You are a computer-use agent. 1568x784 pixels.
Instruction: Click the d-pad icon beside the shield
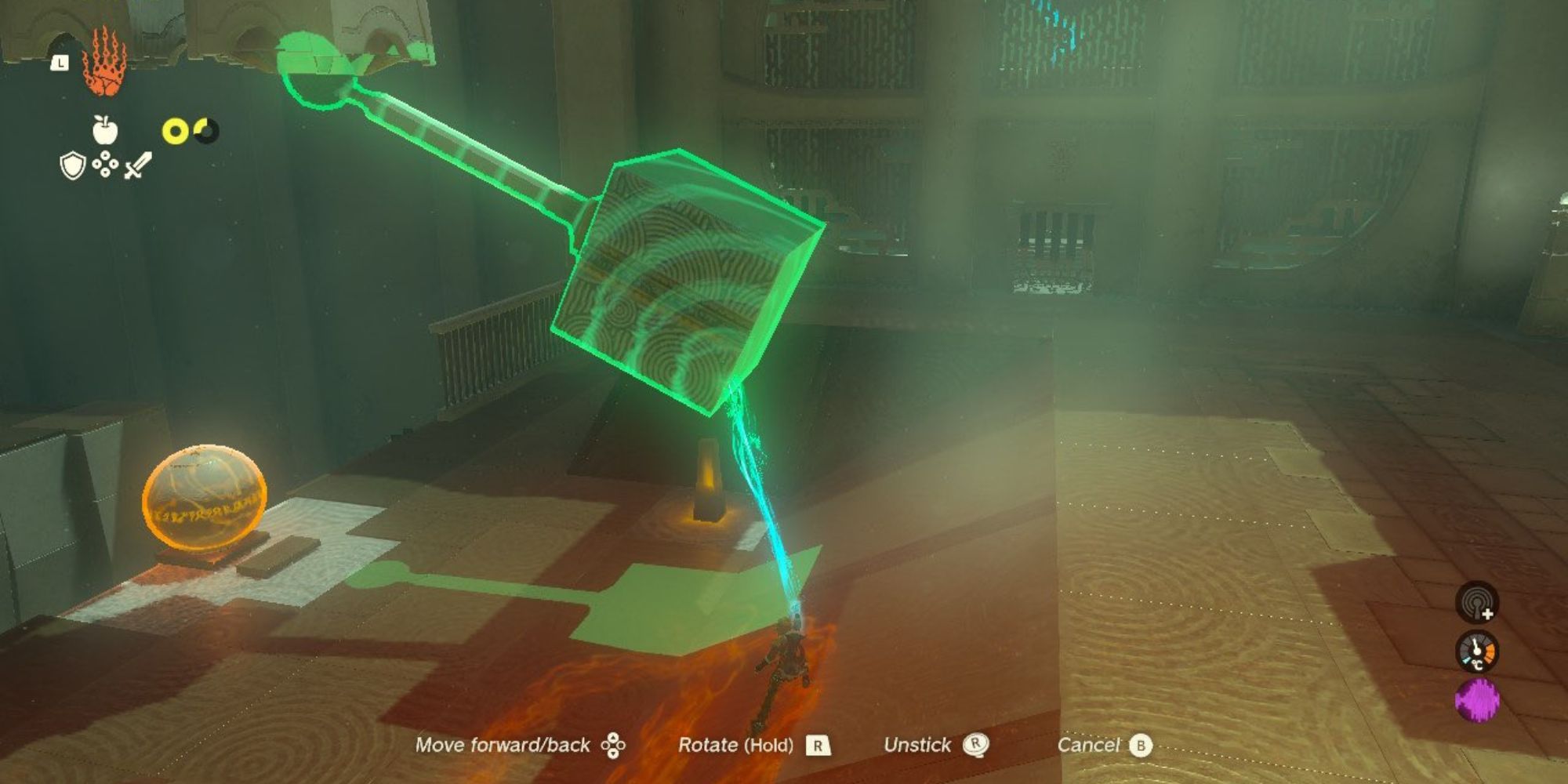pos(105,165)
